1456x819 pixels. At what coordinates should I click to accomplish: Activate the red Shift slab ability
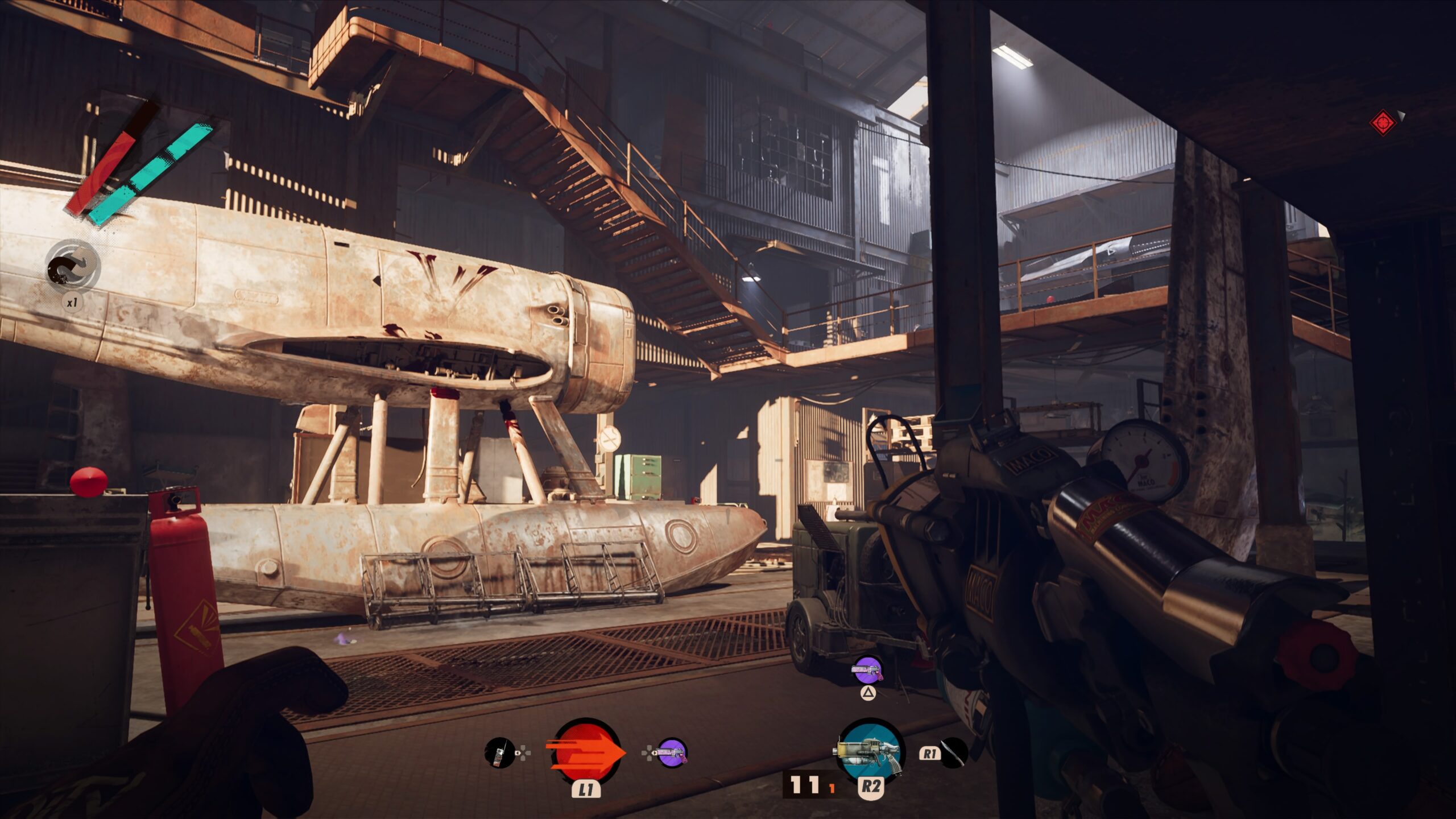click(x=585, y=752)
